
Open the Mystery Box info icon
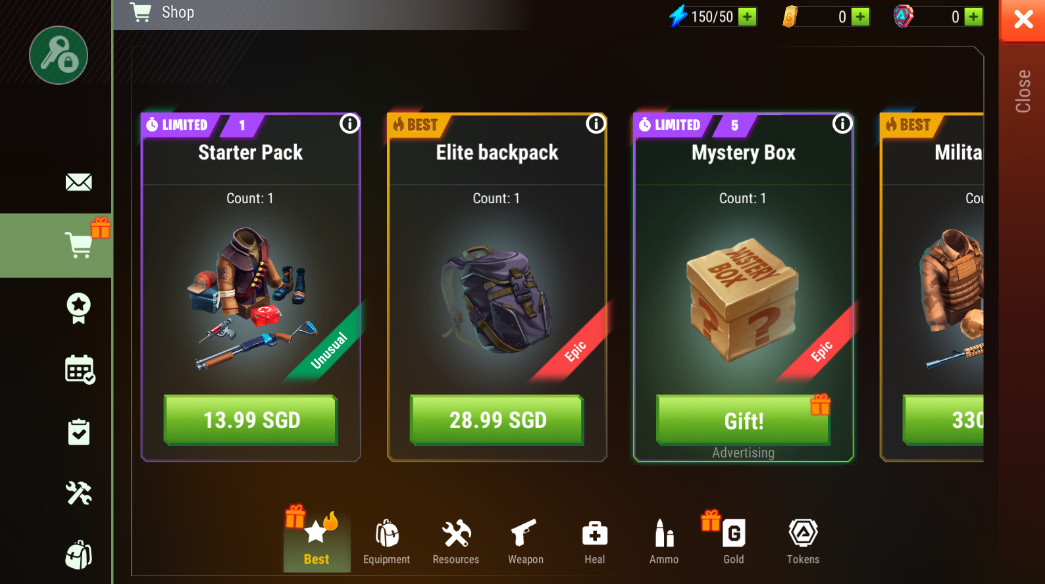pos(842,124)
